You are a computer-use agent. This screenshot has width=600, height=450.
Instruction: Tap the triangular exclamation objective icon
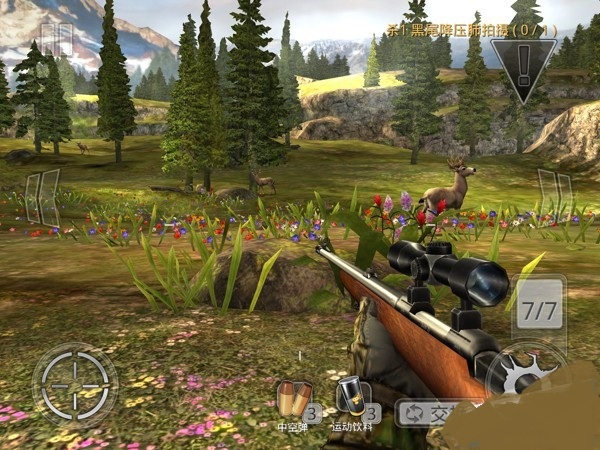(x=521, y=68)
